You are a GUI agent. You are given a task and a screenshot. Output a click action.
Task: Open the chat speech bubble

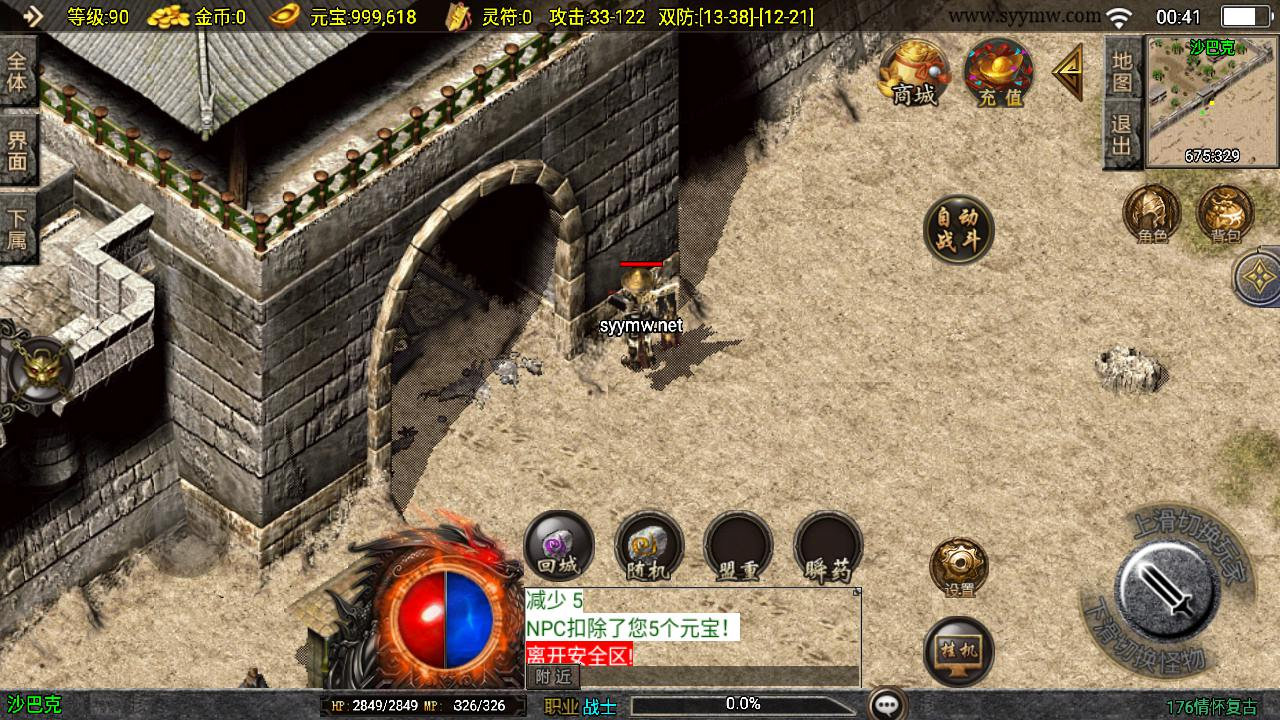click(887, 705)
